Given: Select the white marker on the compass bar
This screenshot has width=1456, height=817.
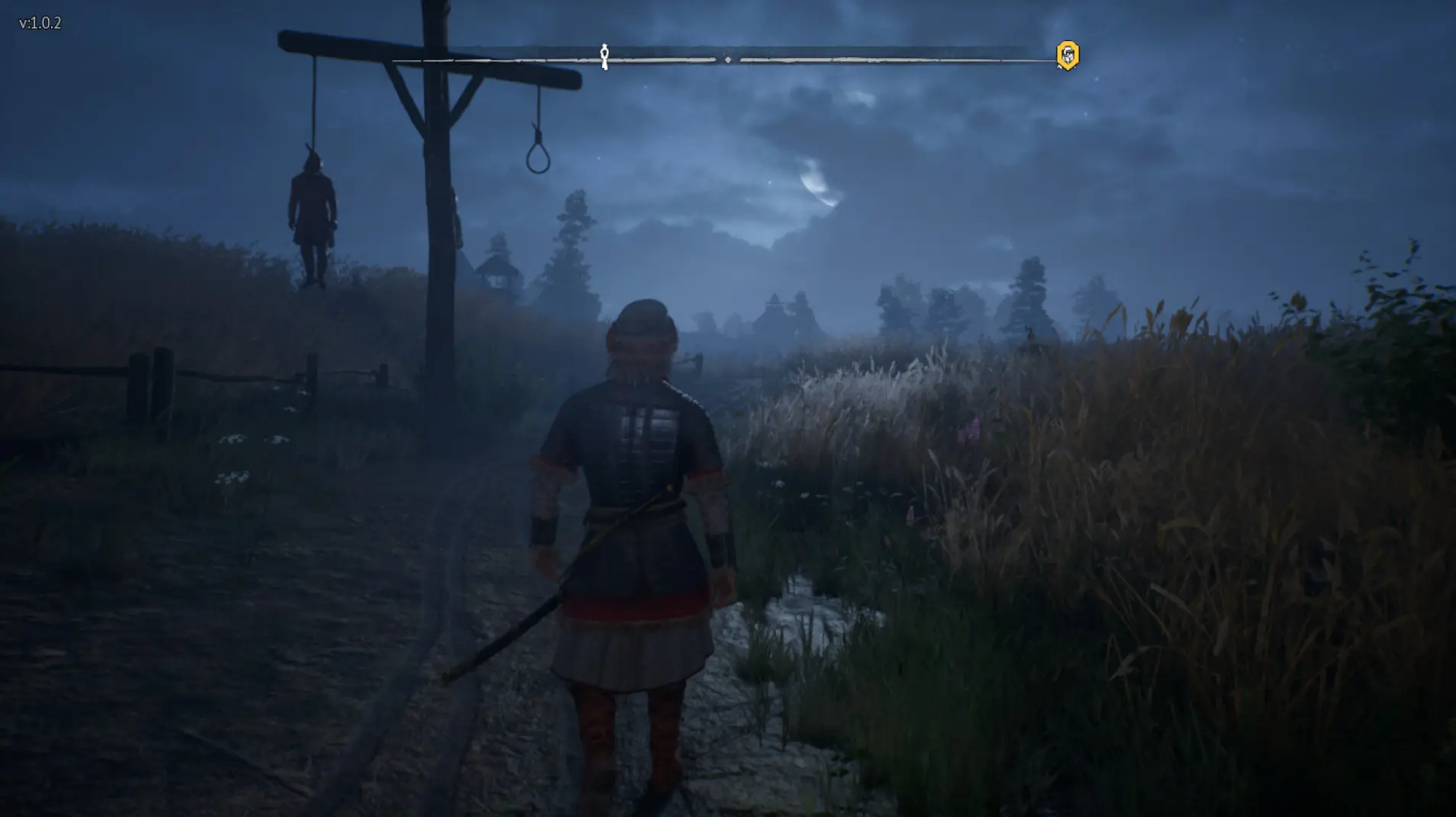Looking at the screenshot, I should pos(604,56).
